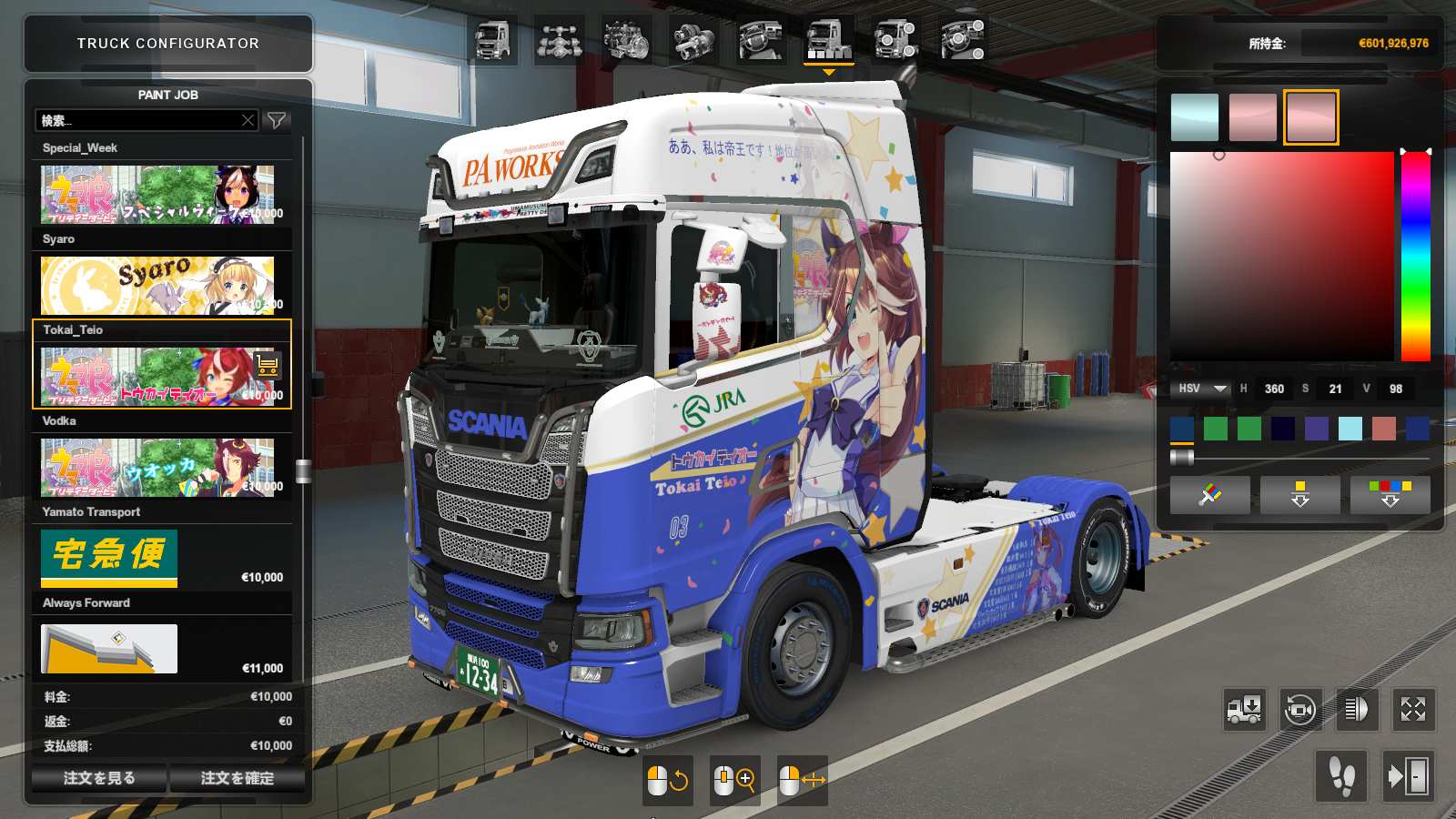1456x819 pixels.
Task: Open the HSV color mode dropdown
Action: [x=1200, y=389]
